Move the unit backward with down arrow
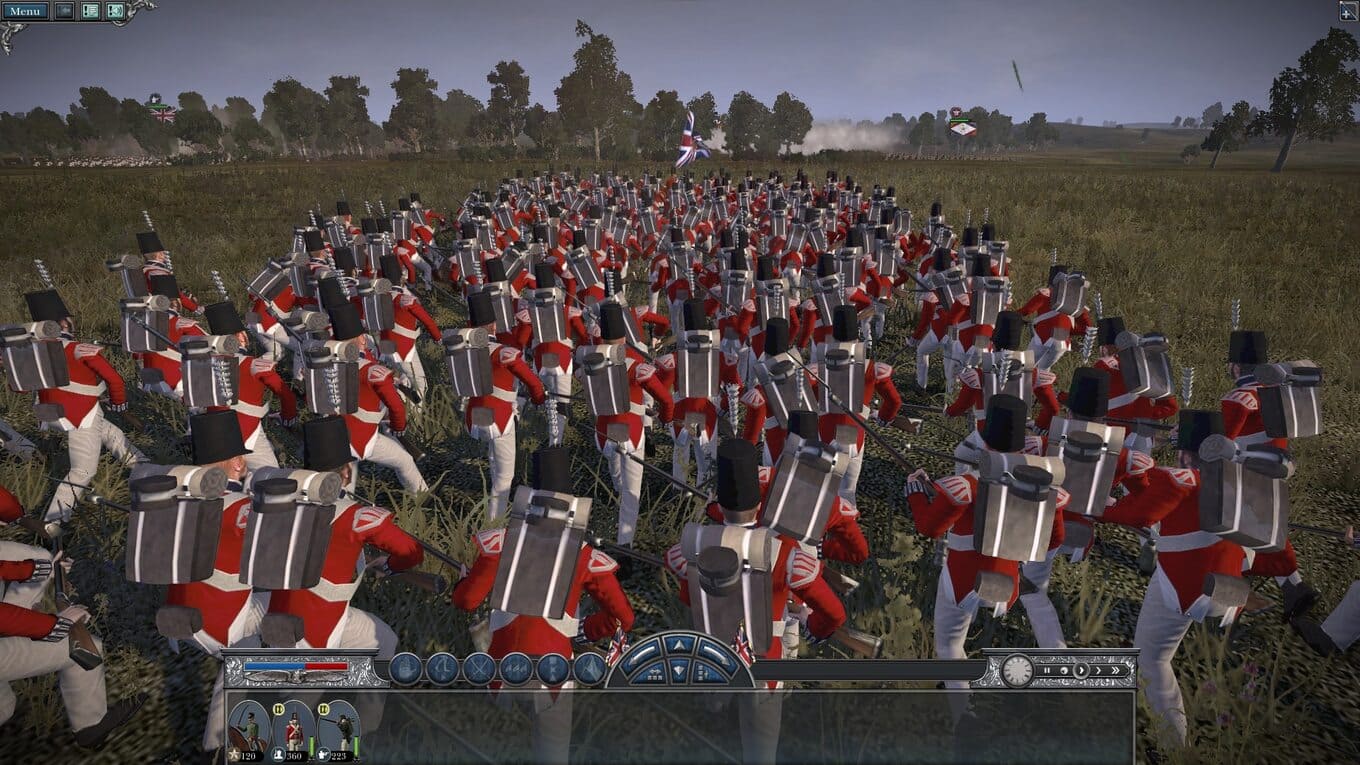The image size is (1360, 765). [x=680, y=671]
